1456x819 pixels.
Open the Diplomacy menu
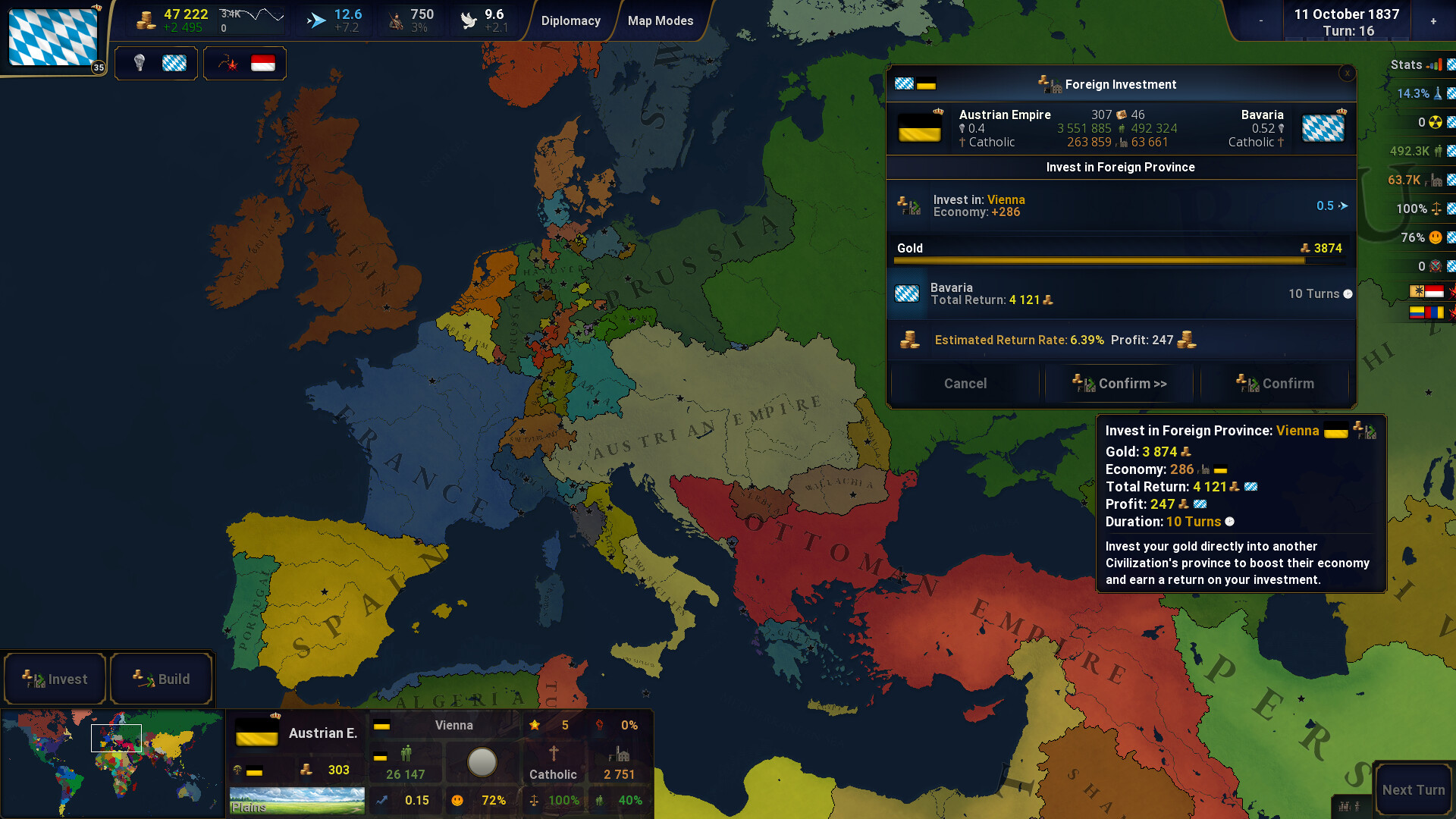[x=571, y=20]
